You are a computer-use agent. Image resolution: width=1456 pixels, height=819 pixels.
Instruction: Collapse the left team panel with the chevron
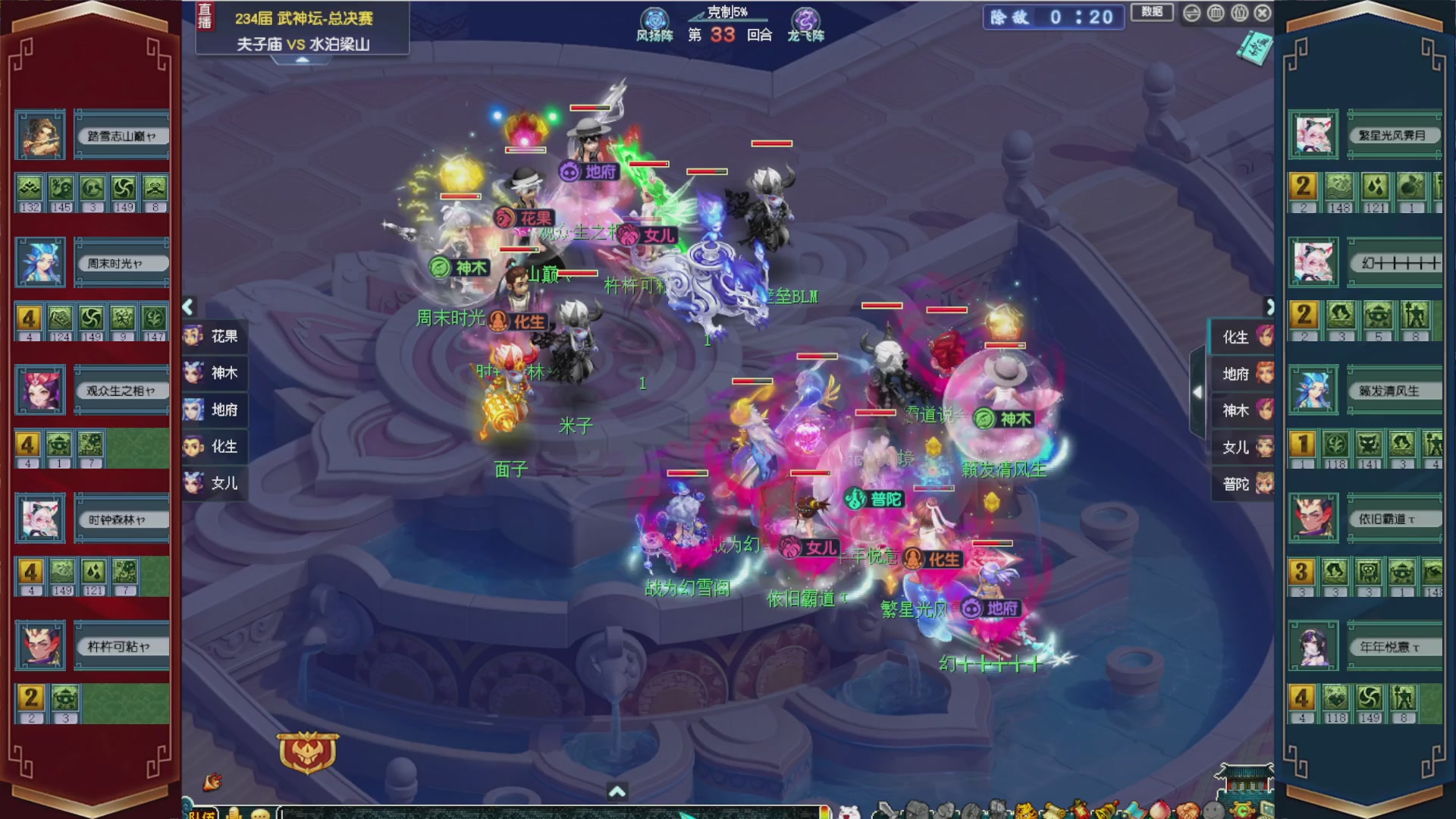(187, 306)
